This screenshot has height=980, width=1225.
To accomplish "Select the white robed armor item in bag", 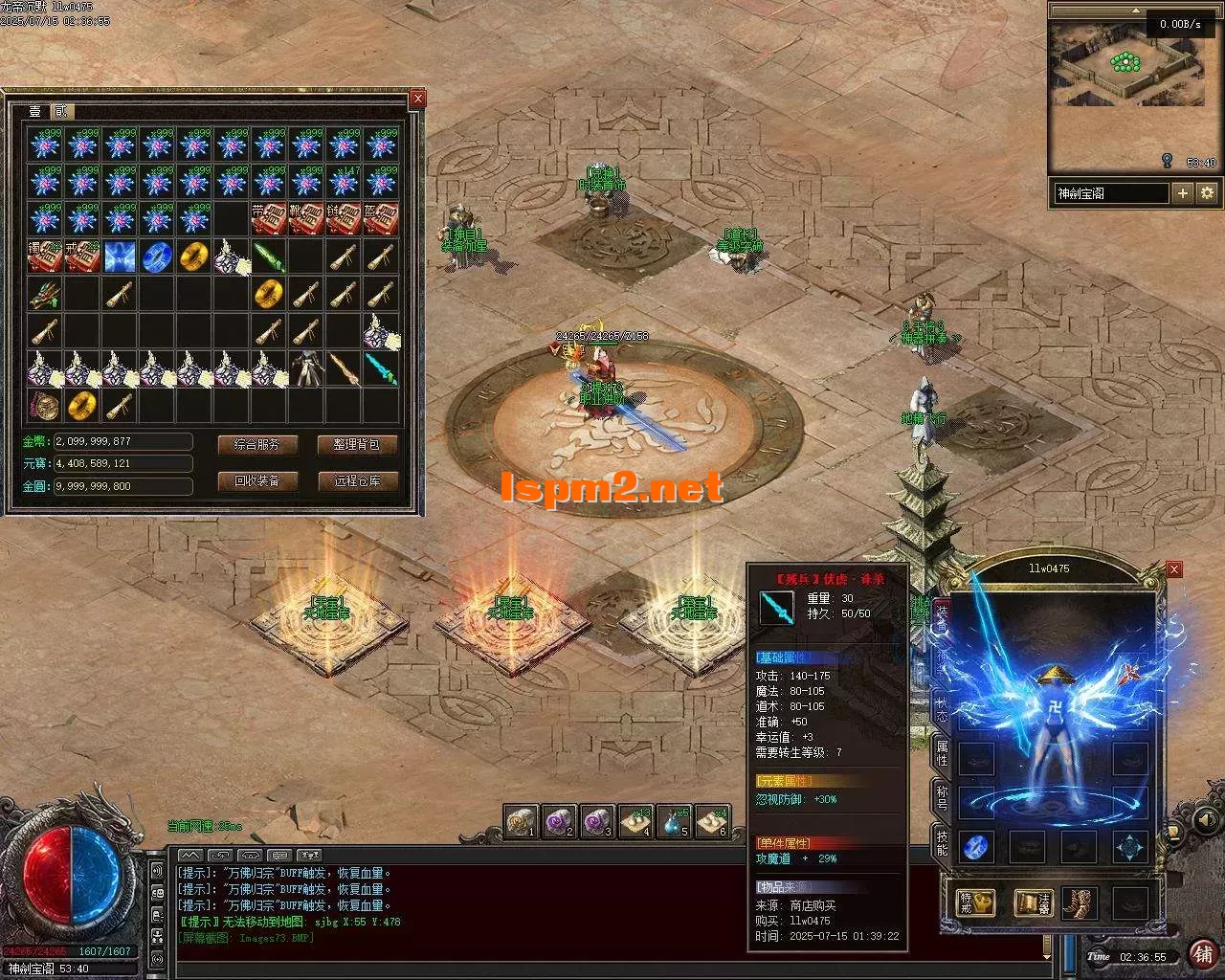I will [306, 368].
